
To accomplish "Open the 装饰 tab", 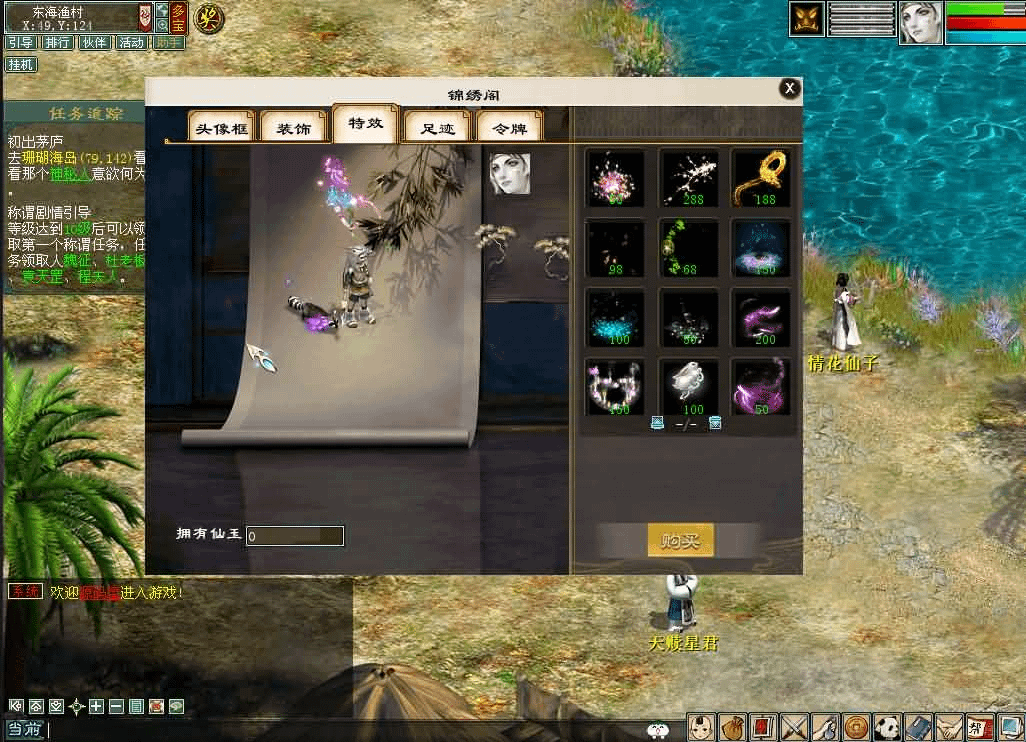I will click(294, 128).
